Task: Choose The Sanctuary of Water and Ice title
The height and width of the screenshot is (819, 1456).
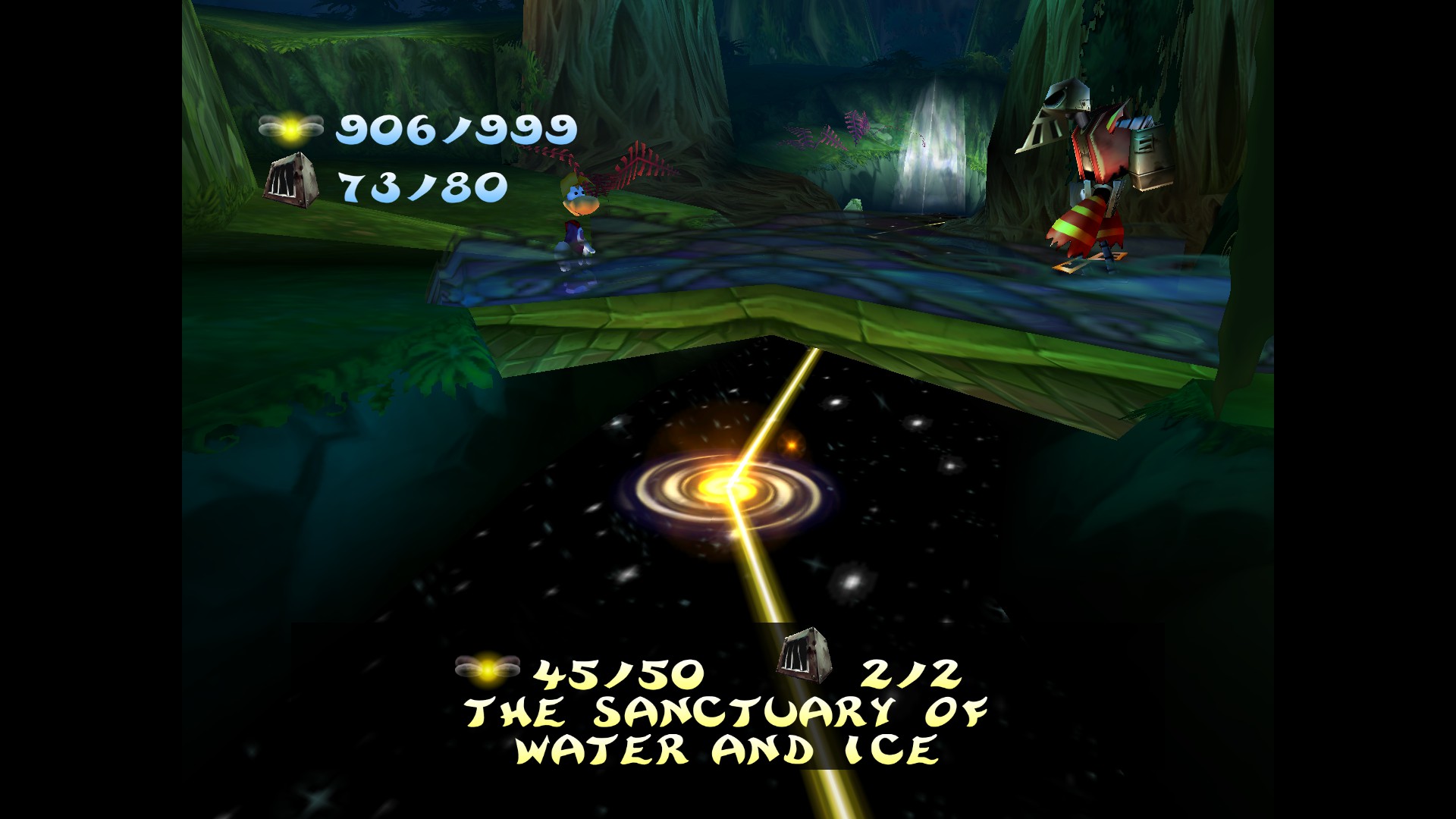Action: (x=727, y=730)
